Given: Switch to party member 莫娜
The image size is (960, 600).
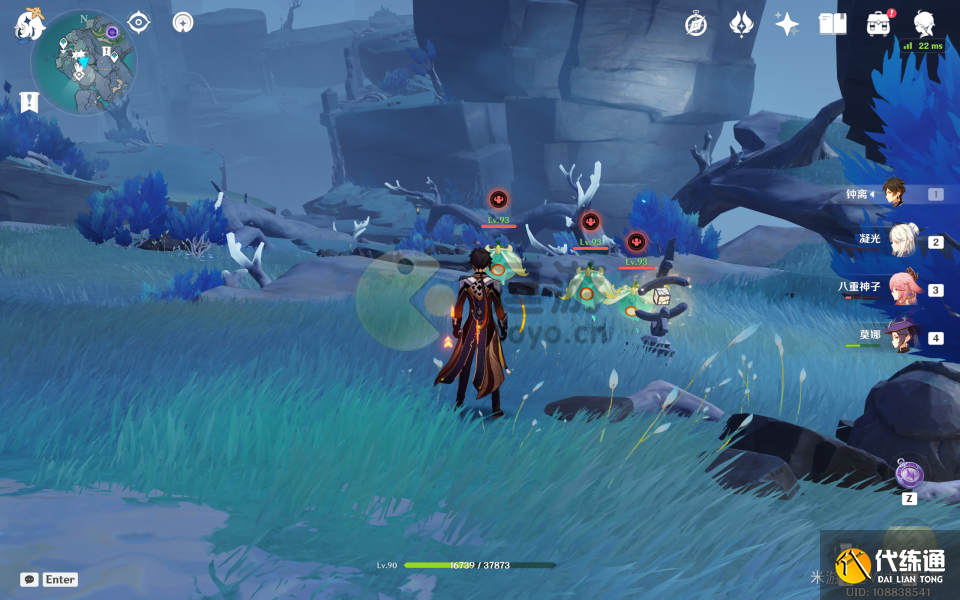Looking at the screenshot, I should click(x=900, y=337).
